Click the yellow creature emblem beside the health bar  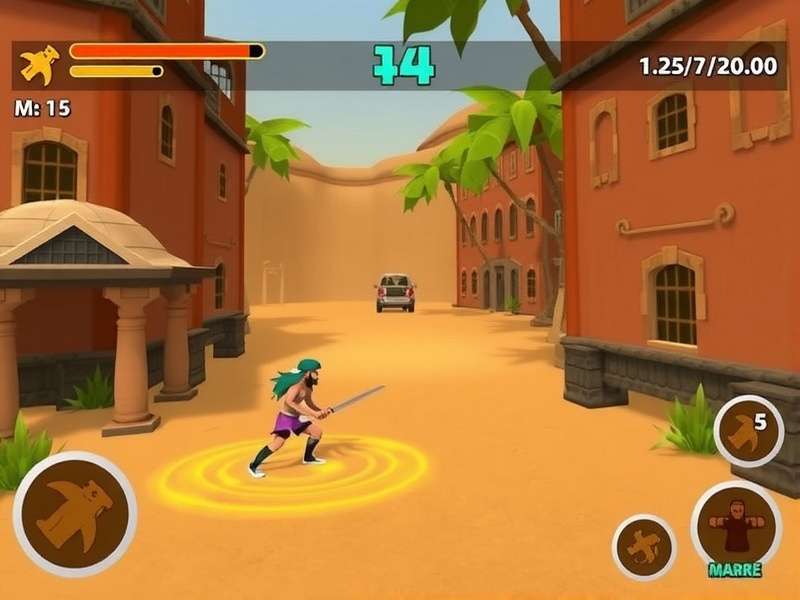pyautogui.click(x=39, y=65)
